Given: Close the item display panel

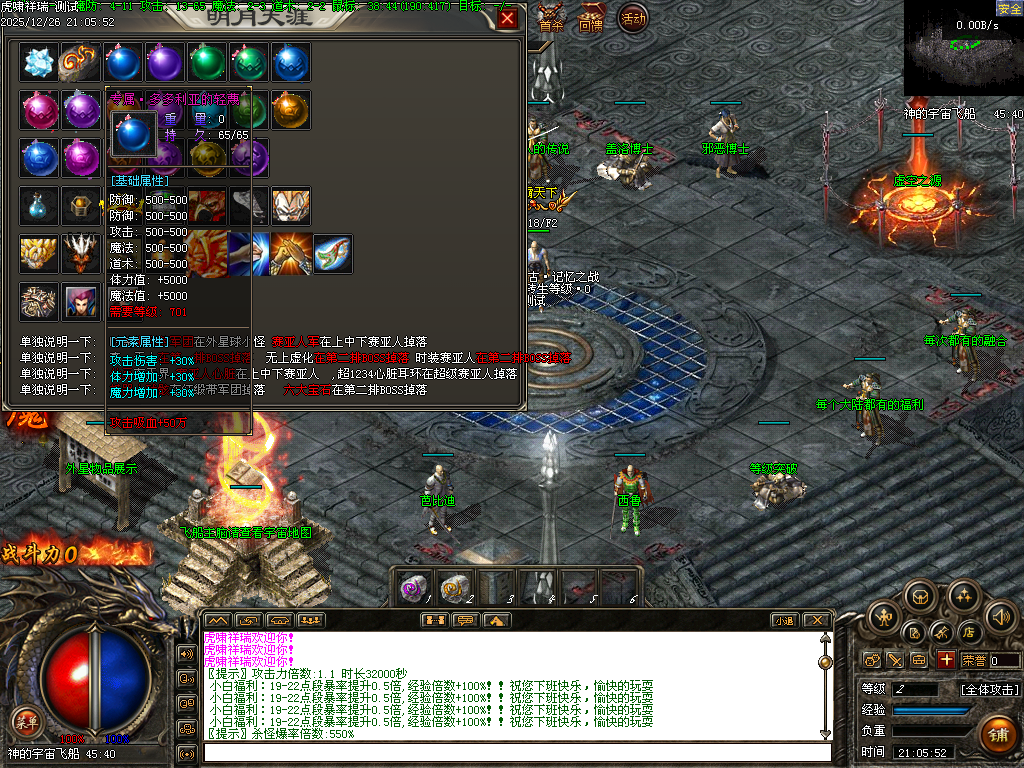Looking at the screenshot, I should 508,19.
